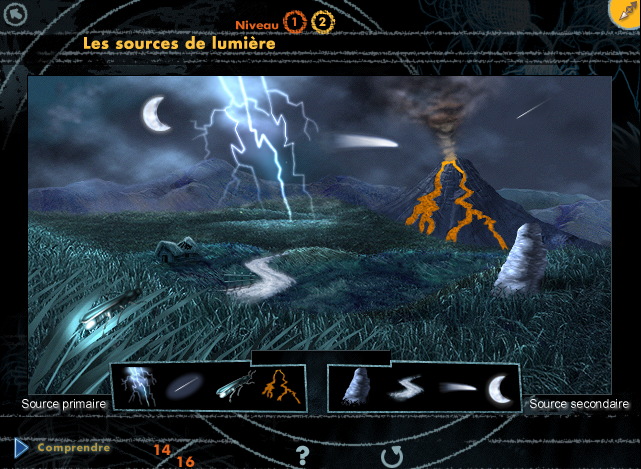The image size is (641, 469).
Task: Show help with the question mark
Action: 303,456
